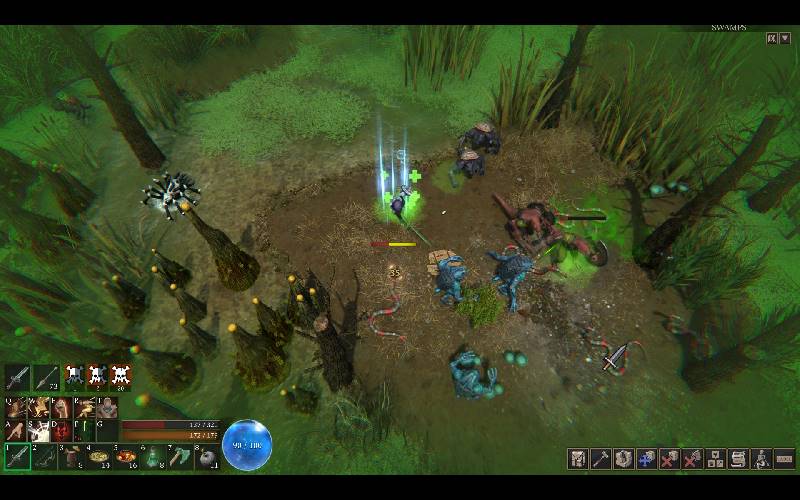Activate the Q skill icon

pos(15,408)
